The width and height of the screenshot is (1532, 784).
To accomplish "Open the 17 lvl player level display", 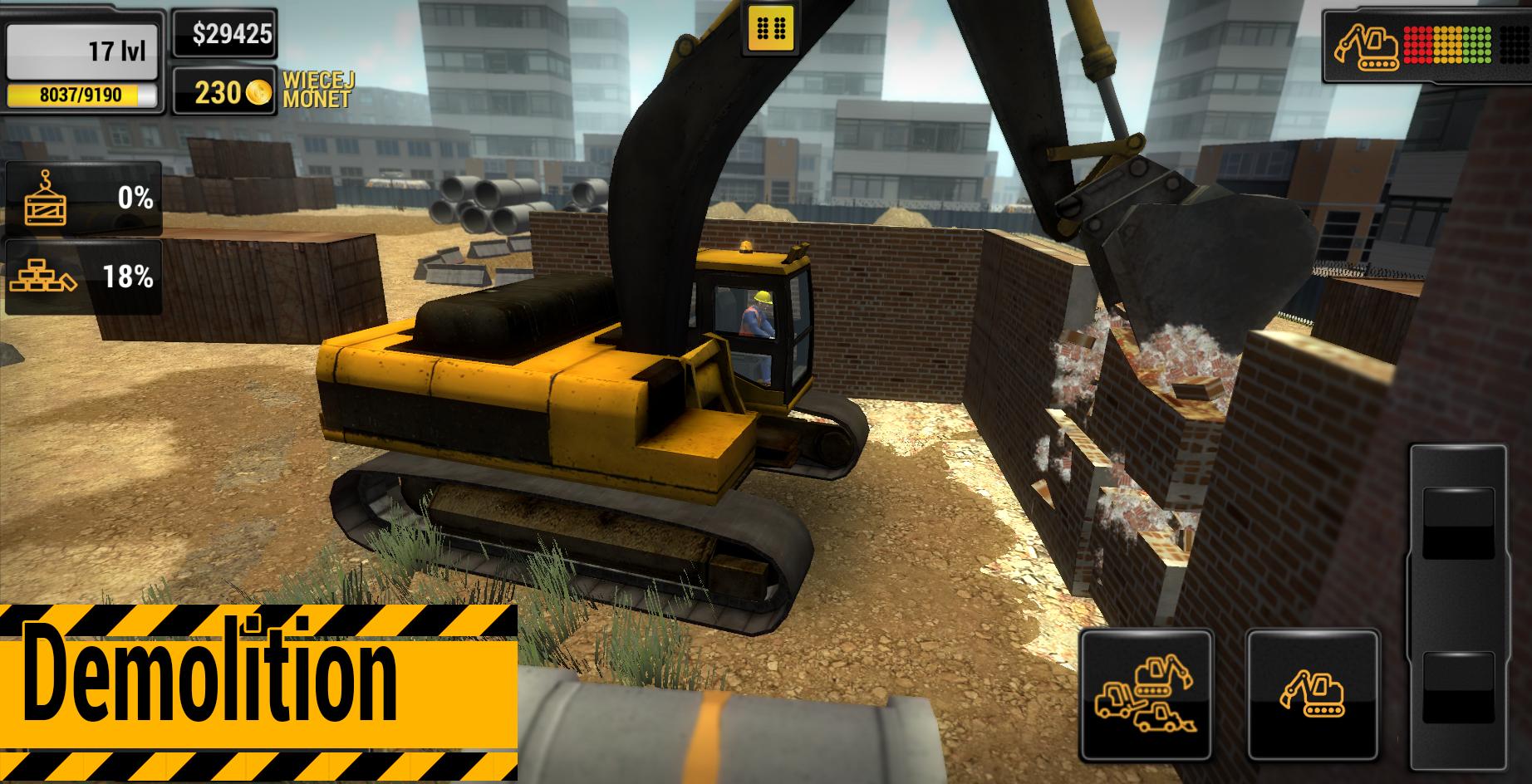I will tap(83, 50).
